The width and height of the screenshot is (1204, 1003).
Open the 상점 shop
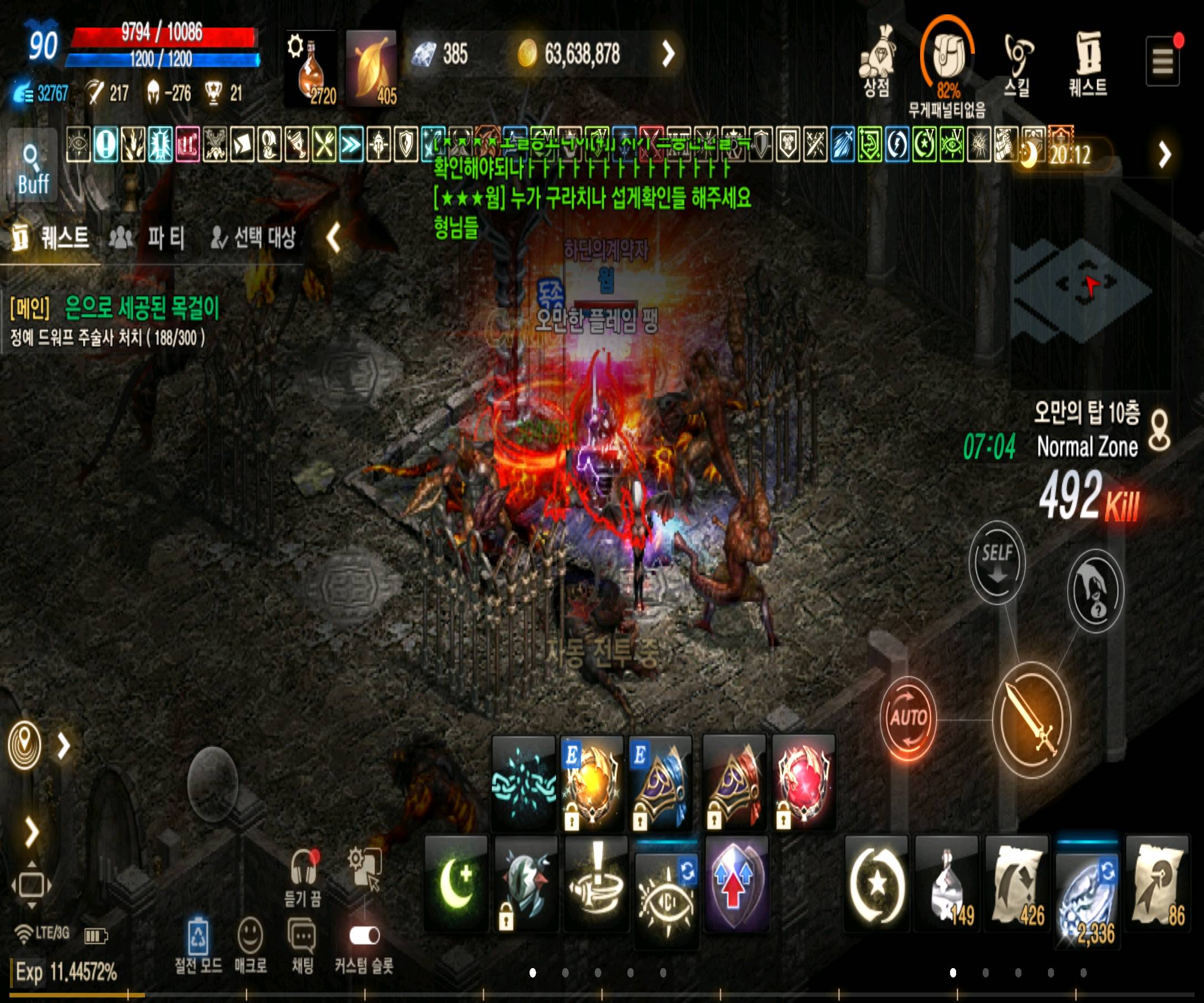point(876,62)
